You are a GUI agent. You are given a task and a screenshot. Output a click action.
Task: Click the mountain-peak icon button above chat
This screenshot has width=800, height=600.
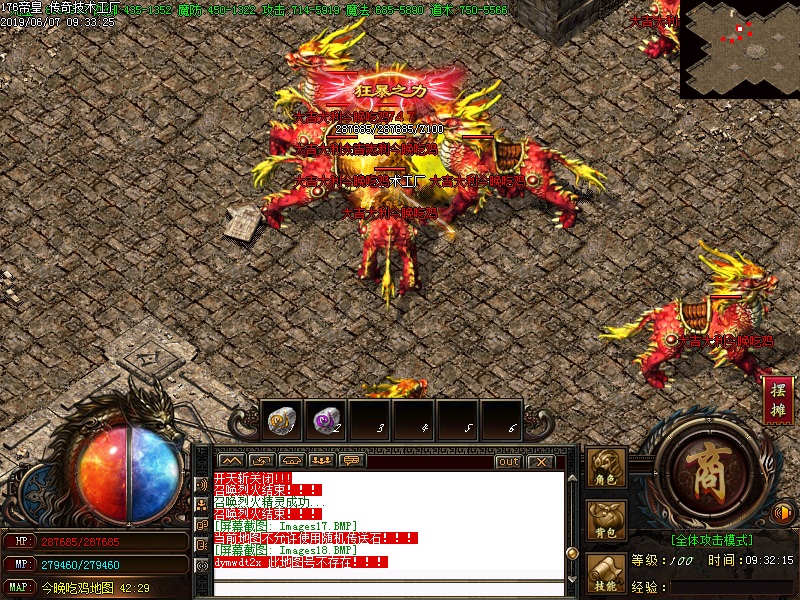tap(230, 461)
